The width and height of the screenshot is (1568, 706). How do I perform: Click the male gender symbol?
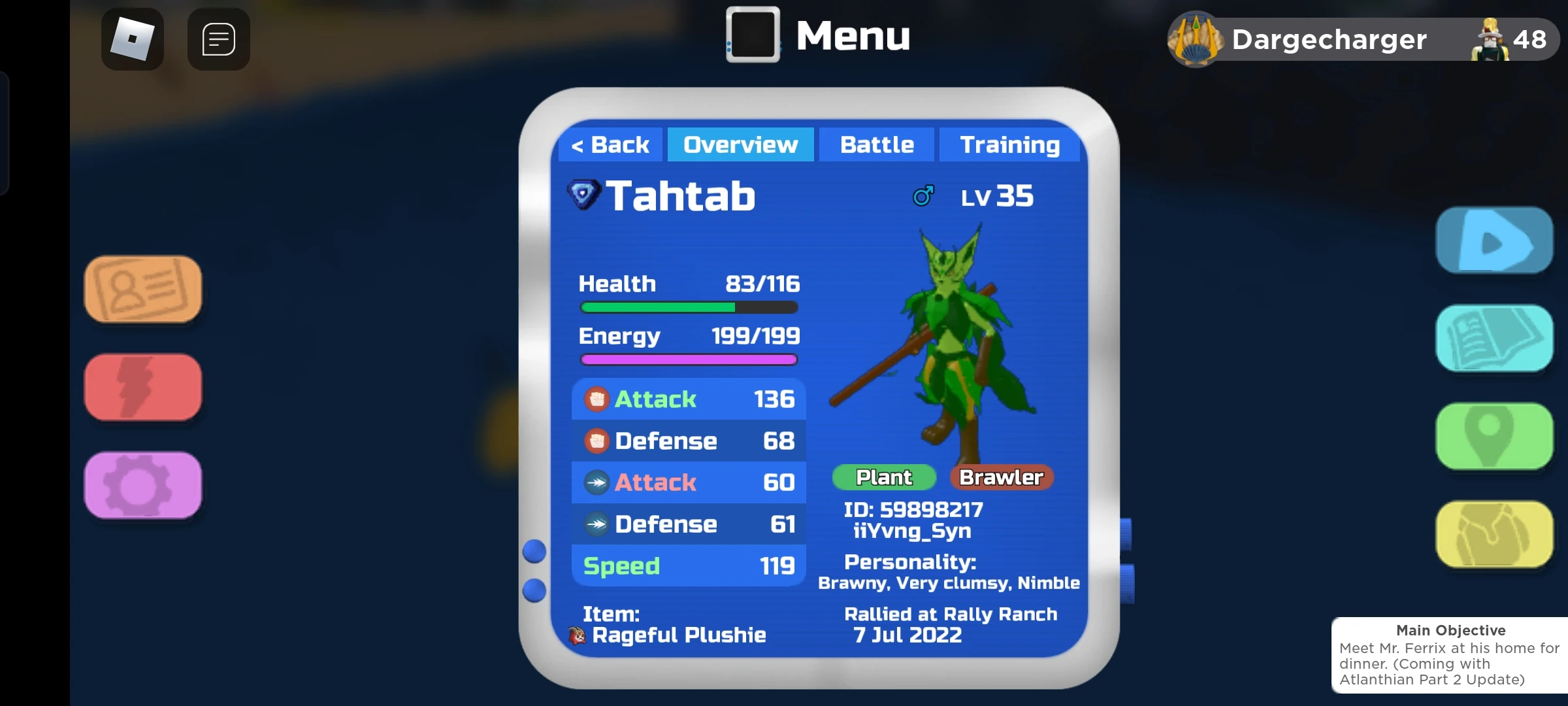point(923,195)
